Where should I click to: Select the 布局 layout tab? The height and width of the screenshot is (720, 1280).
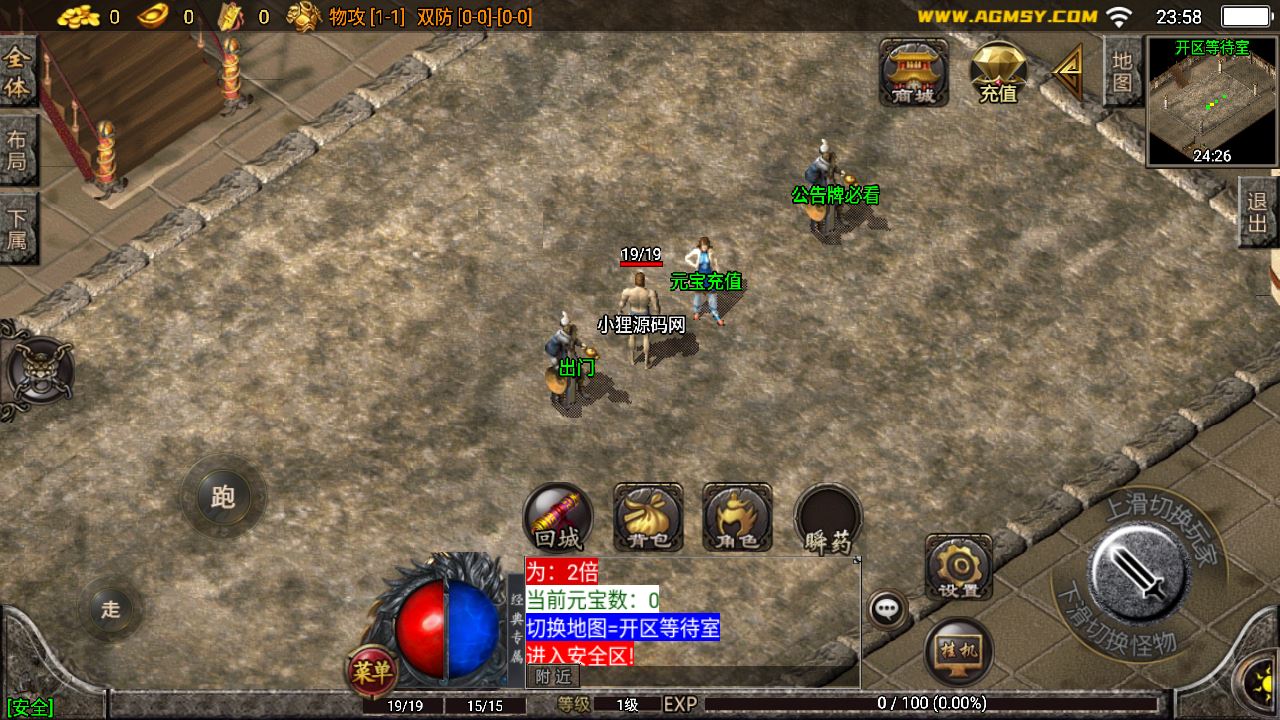(x=18, y=150)
